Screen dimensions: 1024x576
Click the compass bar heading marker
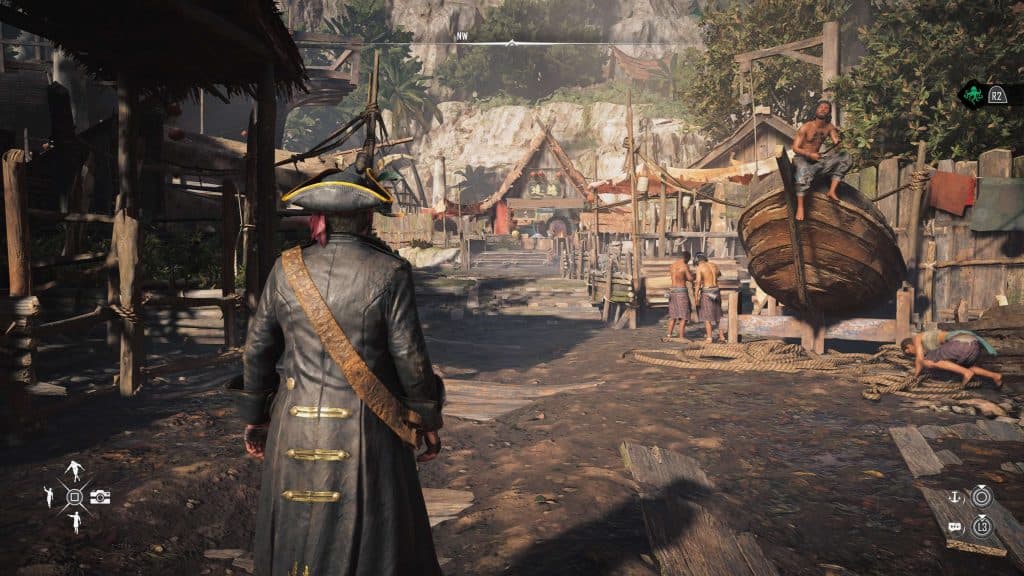coord(511,42)
